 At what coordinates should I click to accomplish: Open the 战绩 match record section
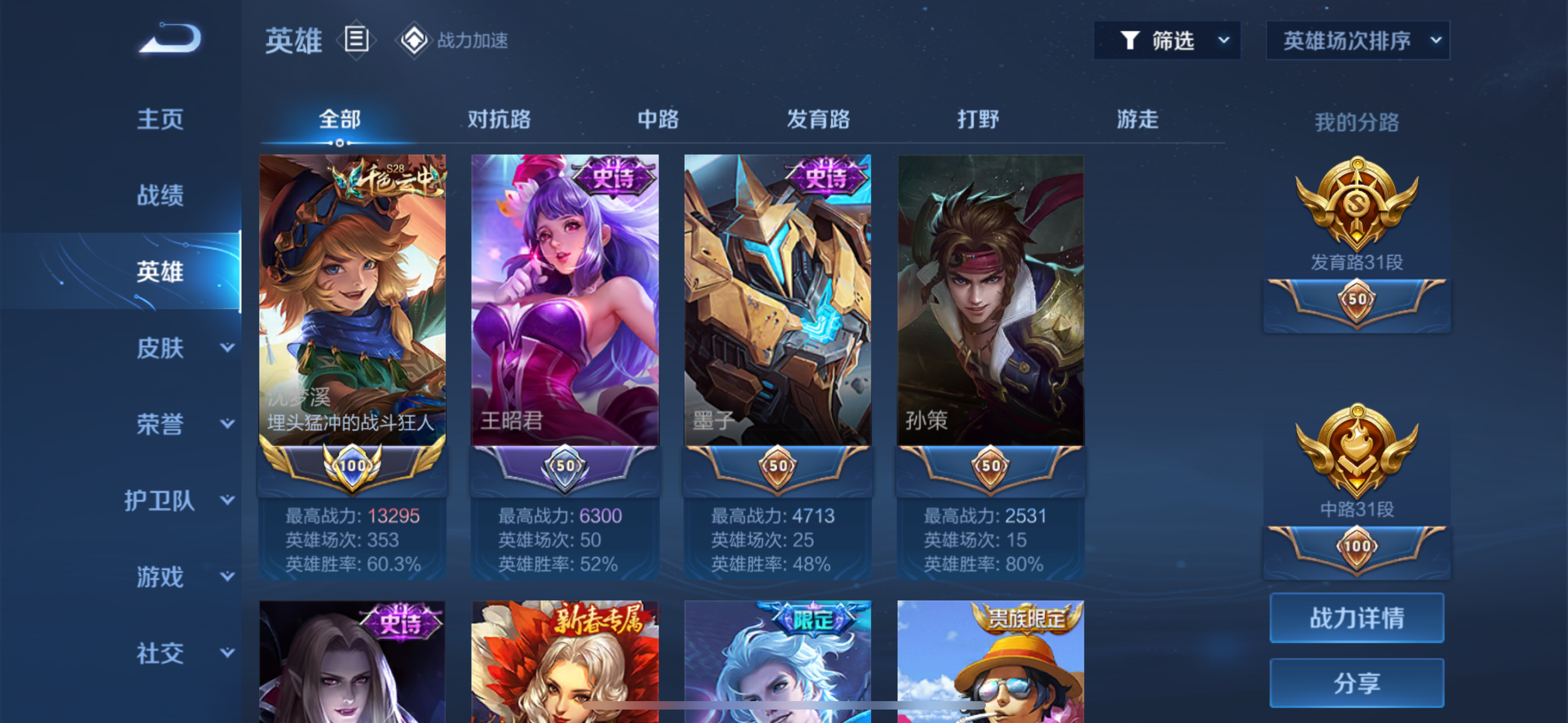point(159,196)
